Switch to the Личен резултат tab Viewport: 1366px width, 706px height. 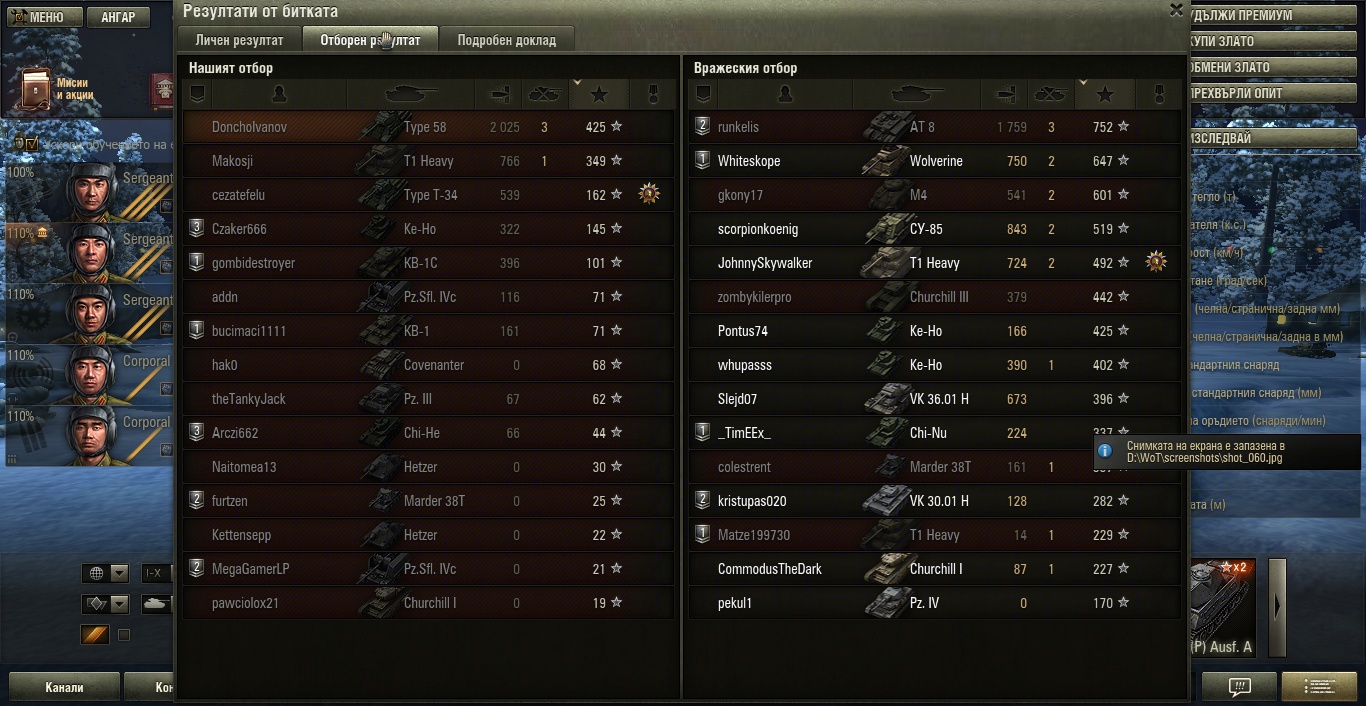point(240,40)
